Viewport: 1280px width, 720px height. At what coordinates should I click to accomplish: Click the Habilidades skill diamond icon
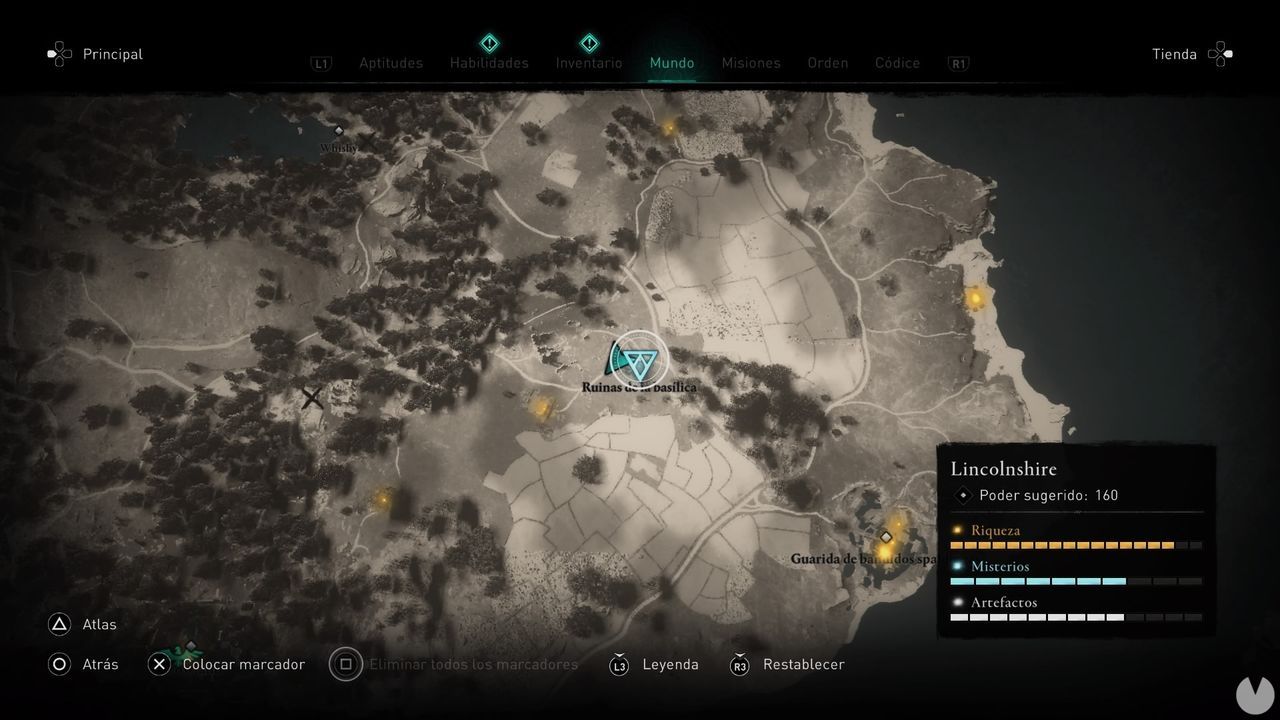tap(489, 44)
